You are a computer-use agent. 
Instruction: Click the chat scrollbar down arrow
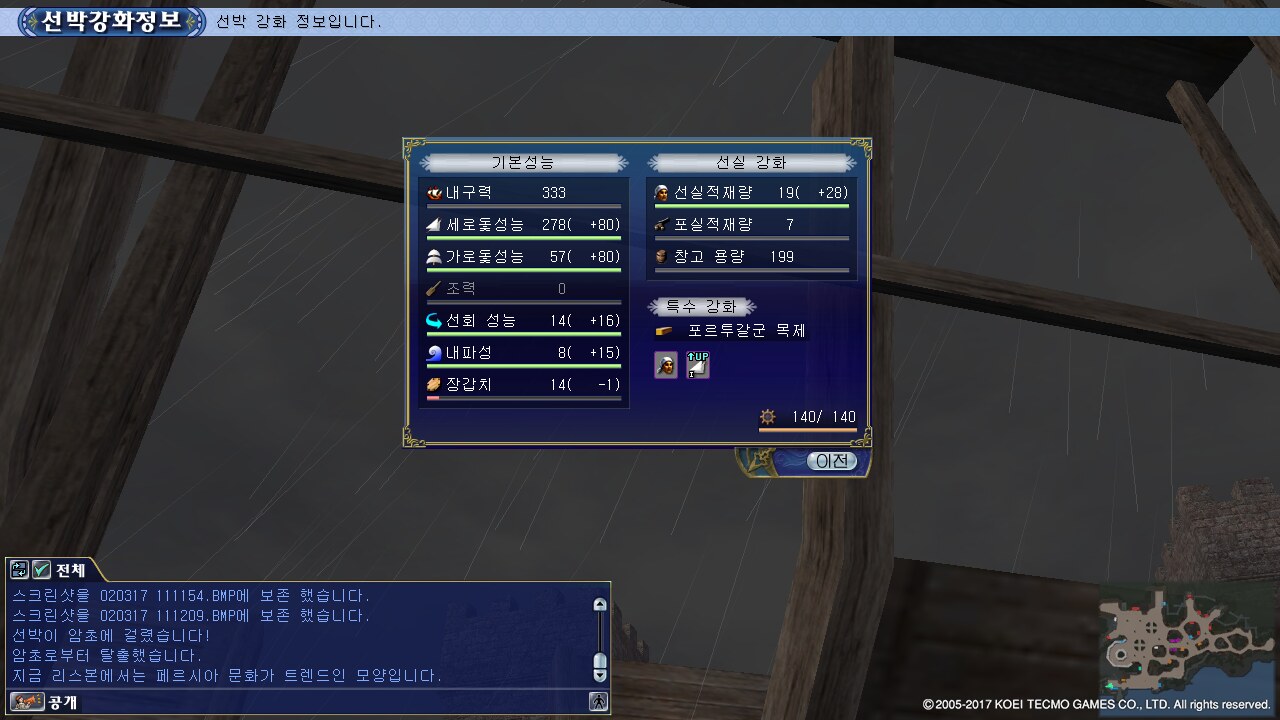600,675
